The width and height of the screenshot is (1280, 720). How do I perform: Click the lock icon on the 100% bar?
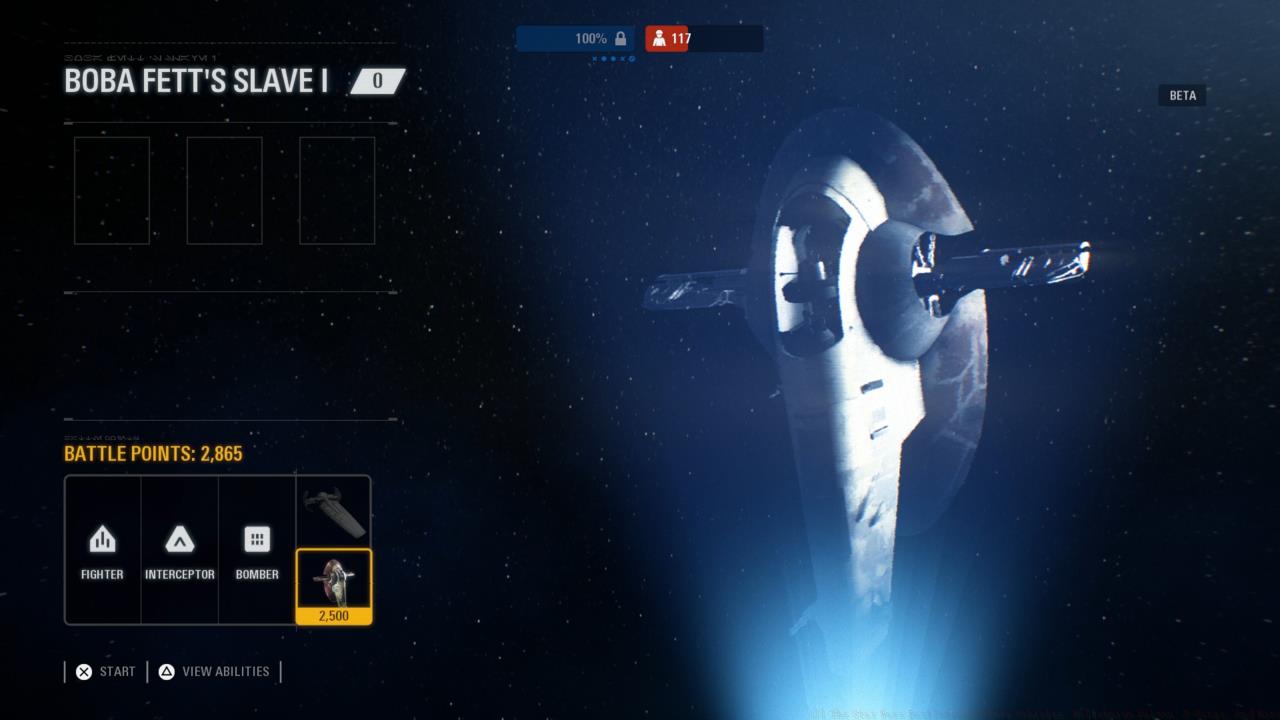(x=622, y=38)
